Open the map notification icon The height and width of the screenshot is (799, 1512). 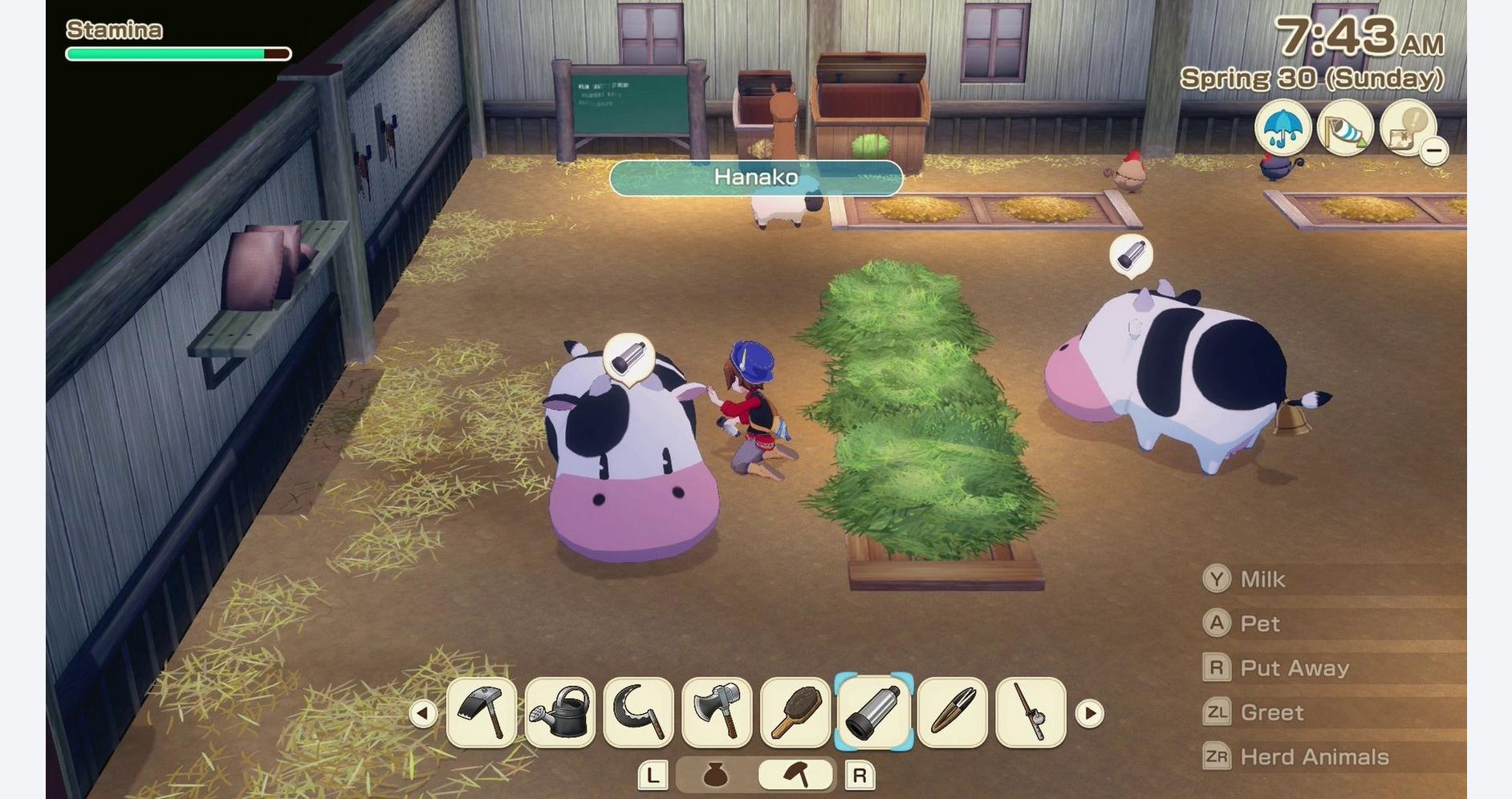point(1406,127)
